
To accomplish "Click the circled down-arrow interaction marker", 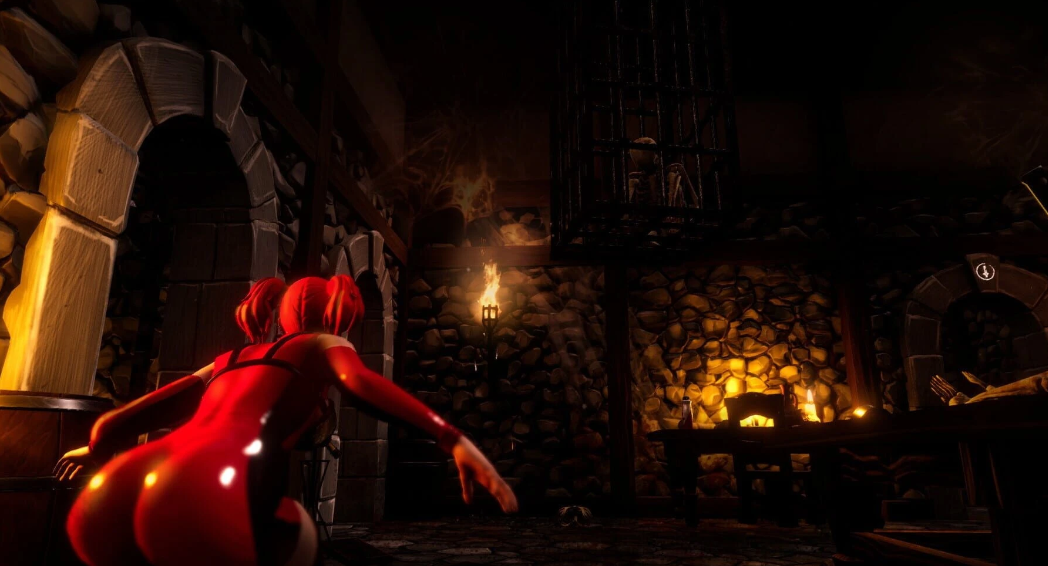I will pyautogui.click(x=985, y=270).
